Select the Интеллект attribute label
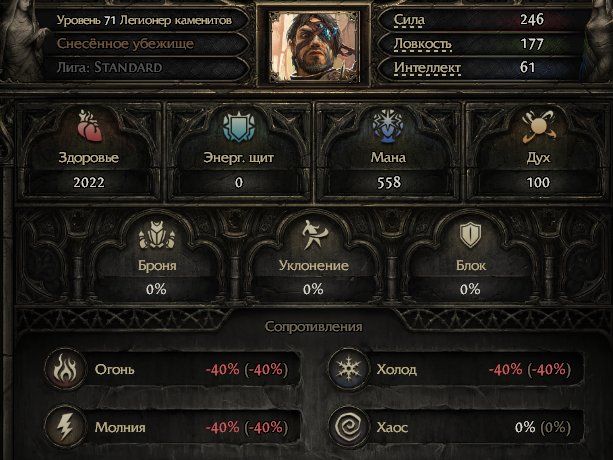 pos(428,68)
